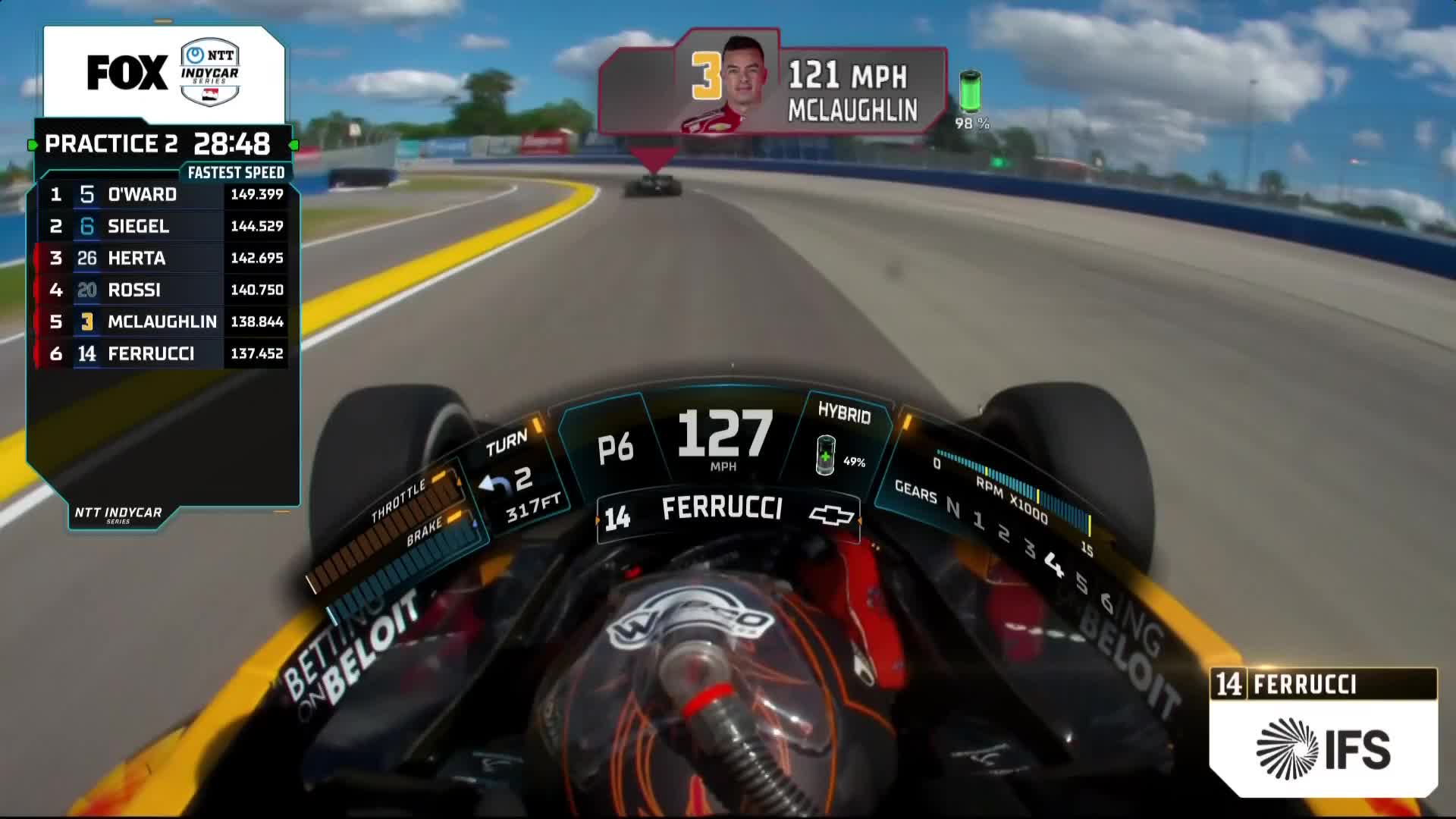The width and height of the screenshot is (1456, 819).
Task: Click the Turn 2 arrow indicator
Action: (x=495, y=484)
